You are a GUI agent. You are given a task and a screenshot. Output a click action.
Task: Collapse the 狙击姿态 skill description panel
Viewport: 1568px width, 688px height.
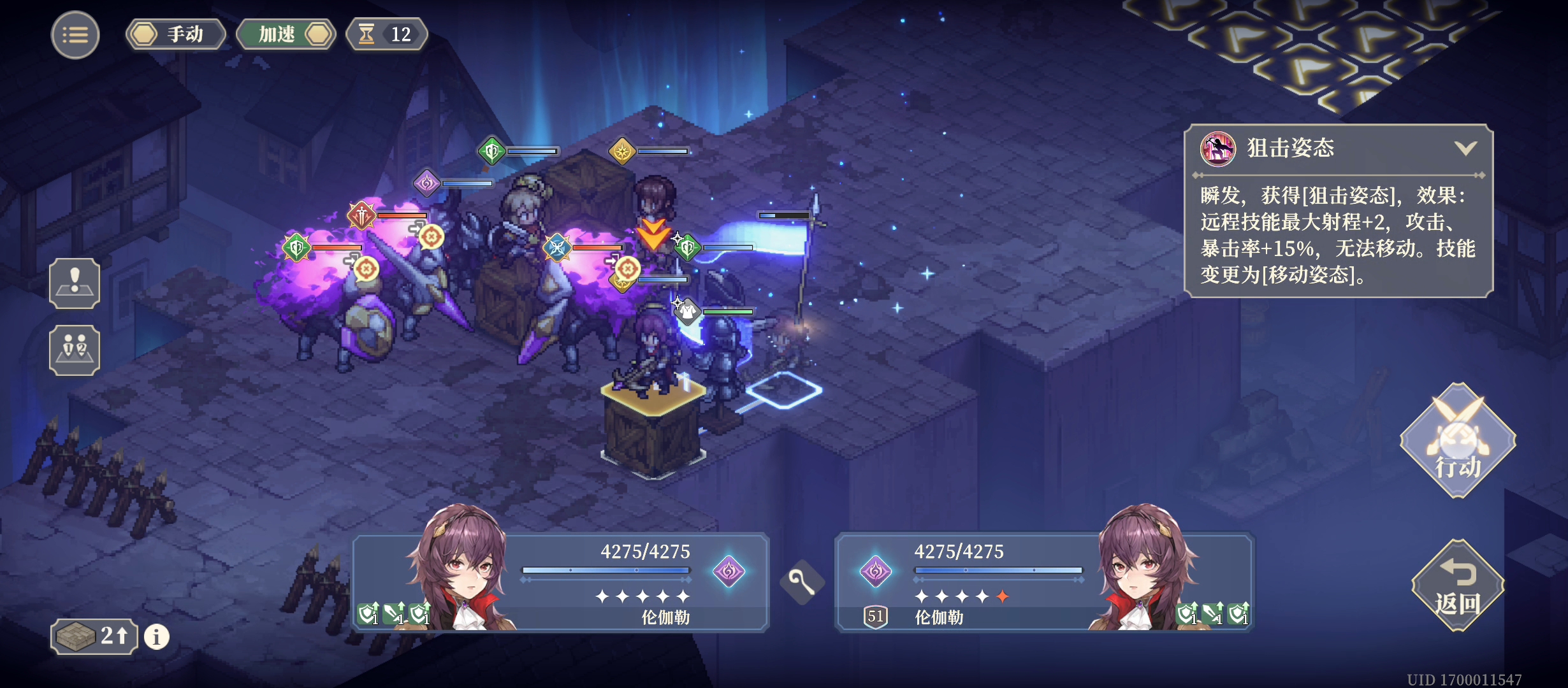click(1465, 148)
